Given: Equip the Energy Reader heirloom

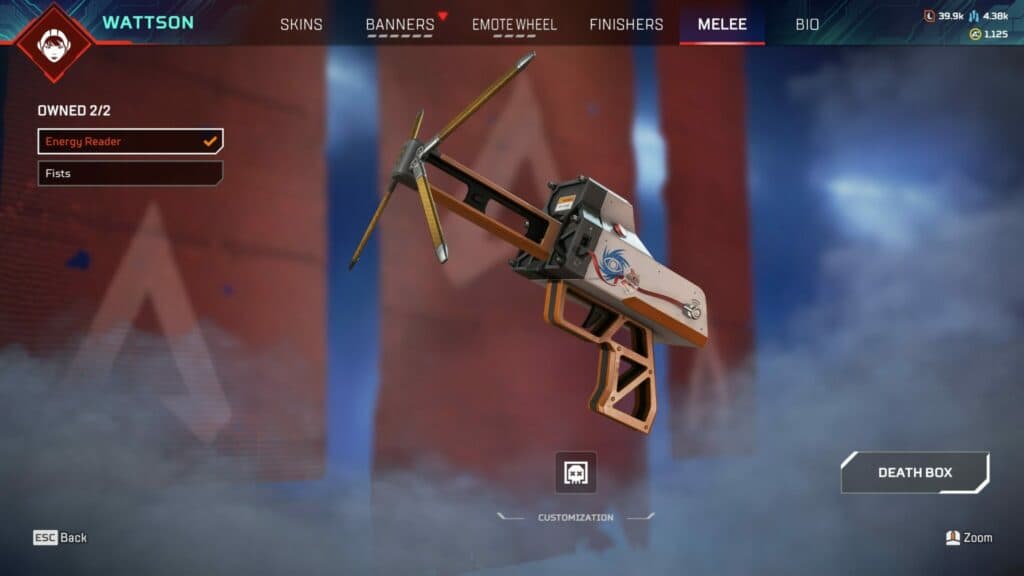Looking at the screenshot, I should 130,141.
